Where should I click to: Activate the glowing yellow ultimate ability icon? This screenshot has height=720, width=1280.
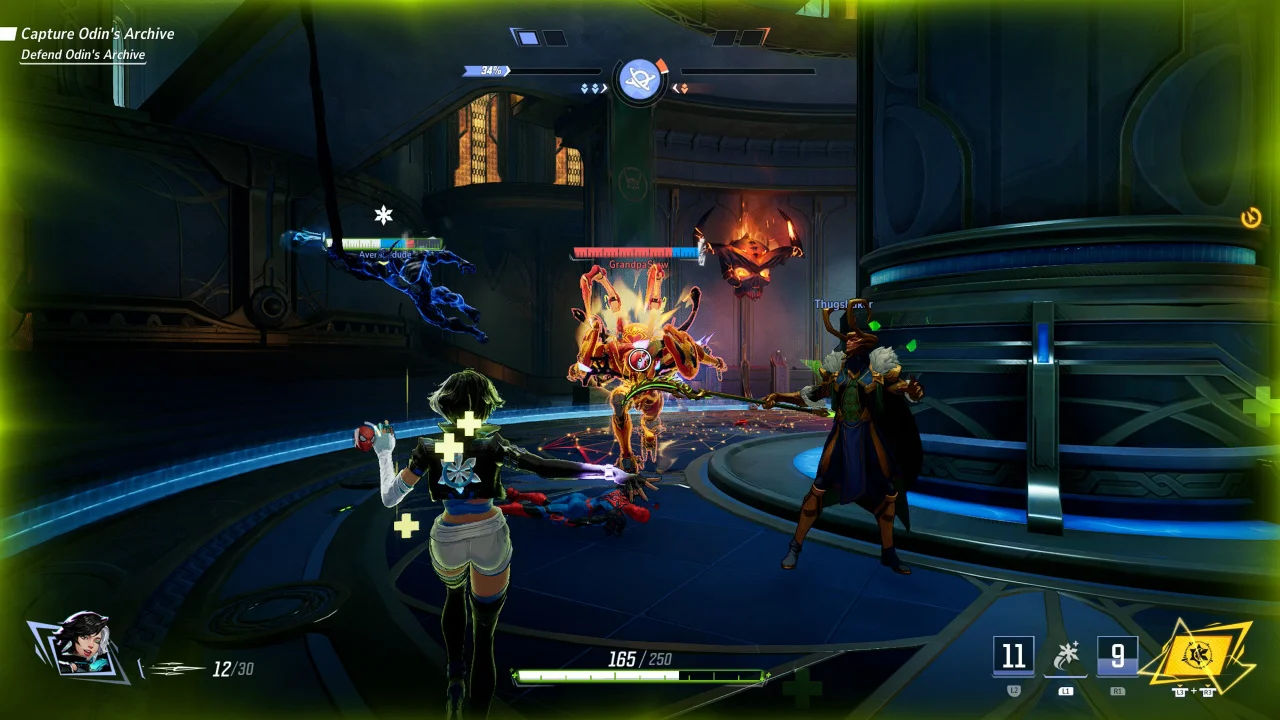[x=1196, y=655]
